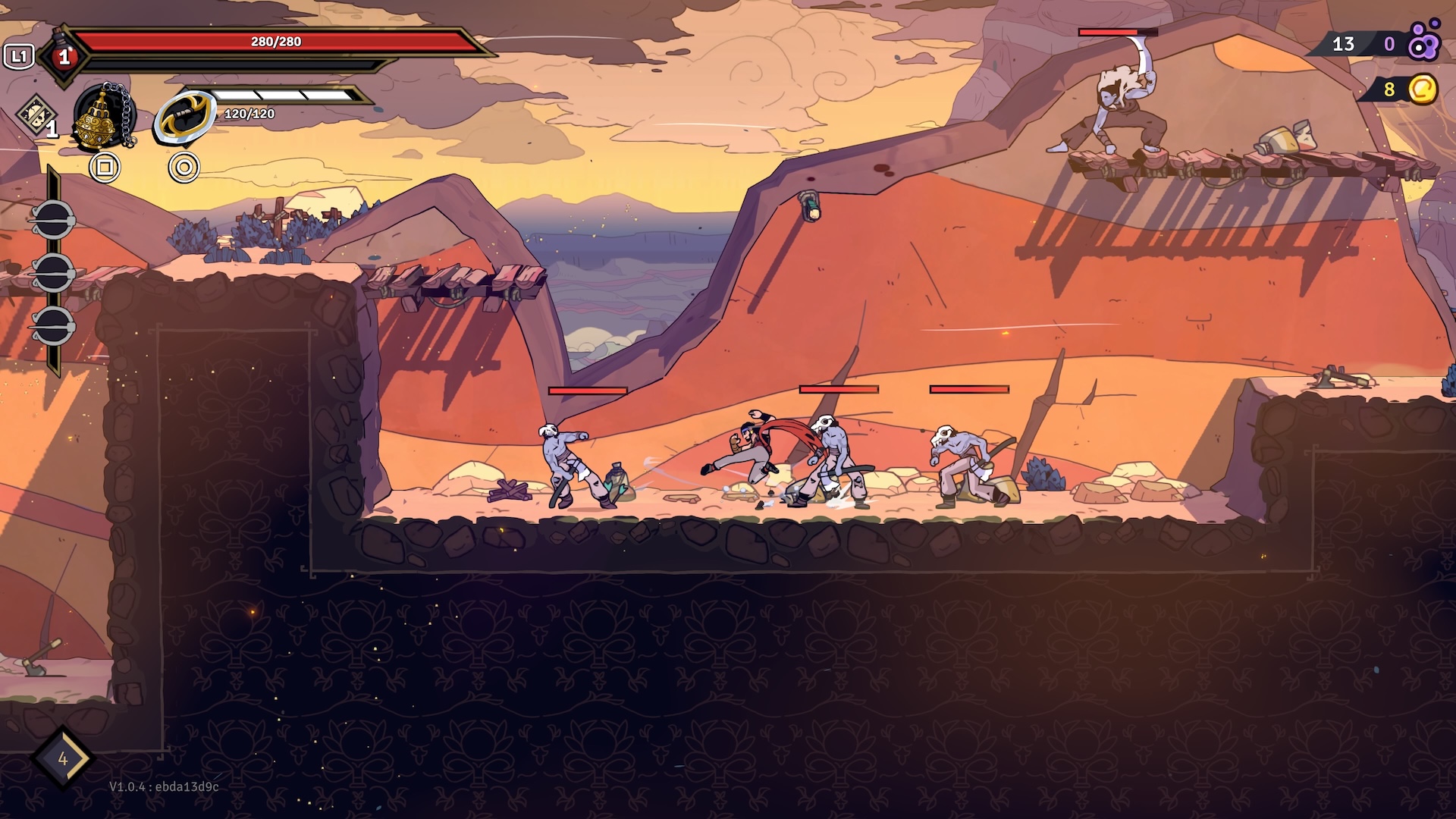Select the purple spirit orbs icon
The width and height of the screenshot is (1456, 819).
1423,42
